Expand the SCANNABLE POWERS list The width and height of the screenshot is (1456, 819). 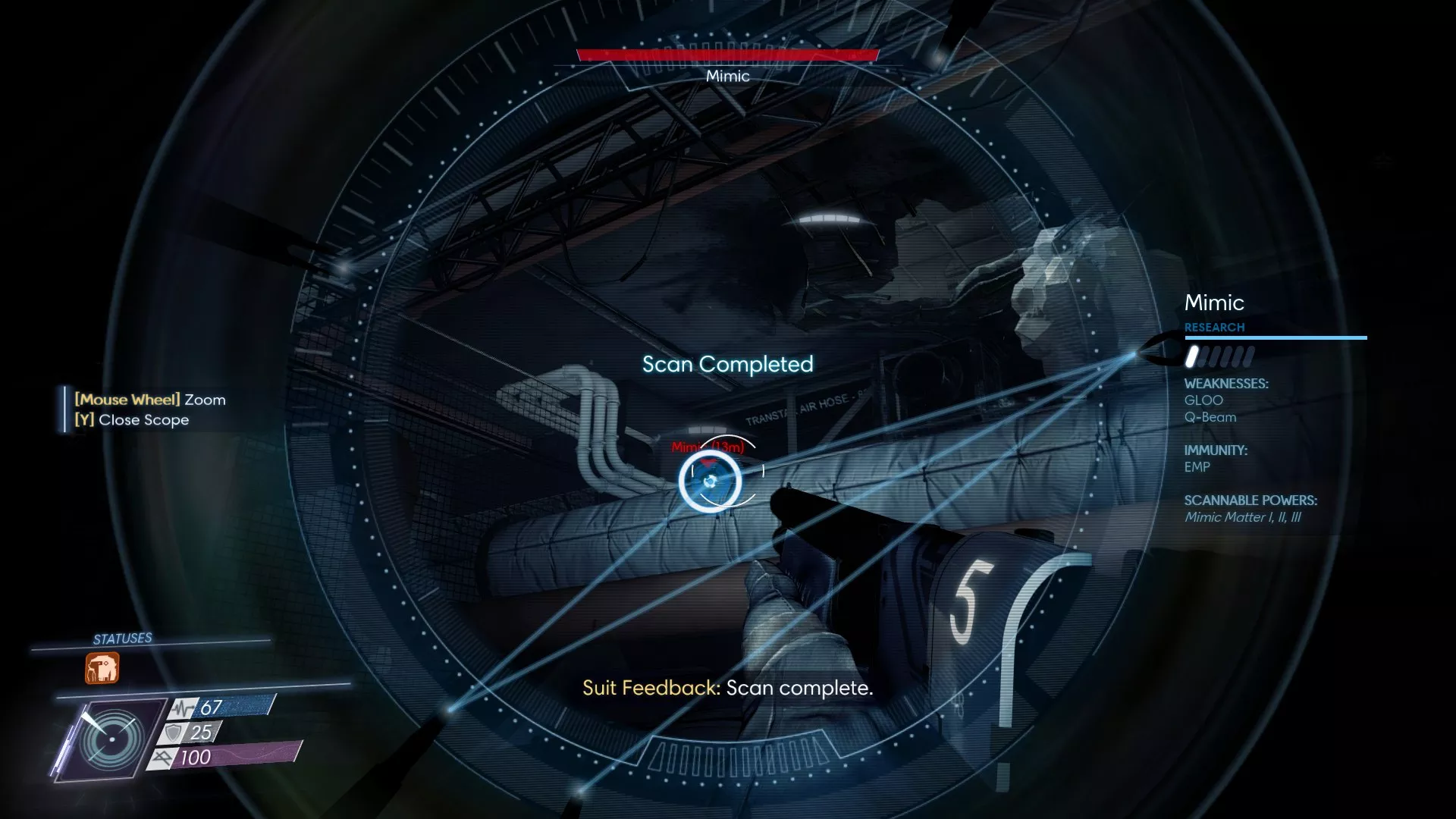(1252, 500)
